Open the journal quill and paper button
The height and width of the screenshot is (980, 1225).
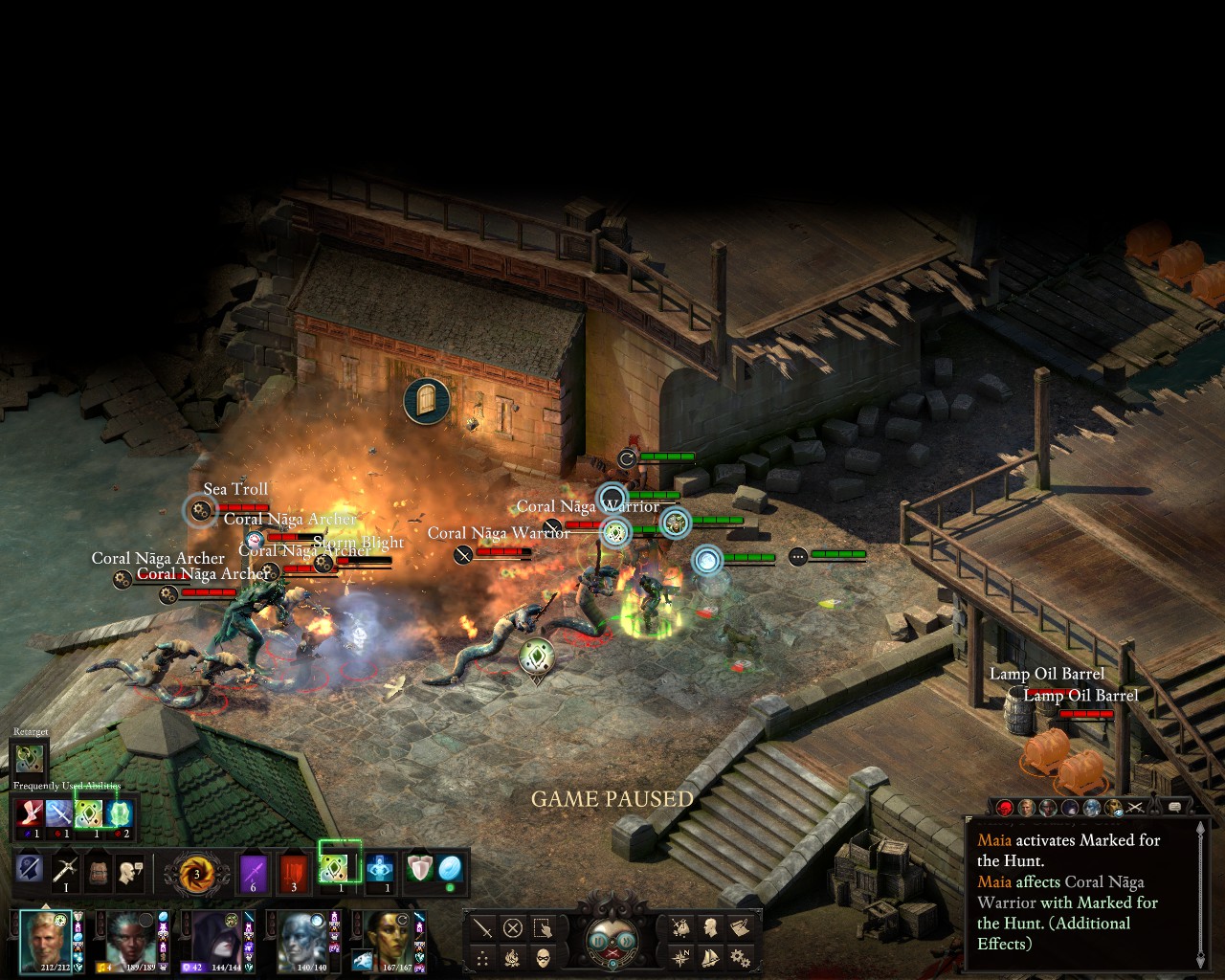click(x=740, y=927)
